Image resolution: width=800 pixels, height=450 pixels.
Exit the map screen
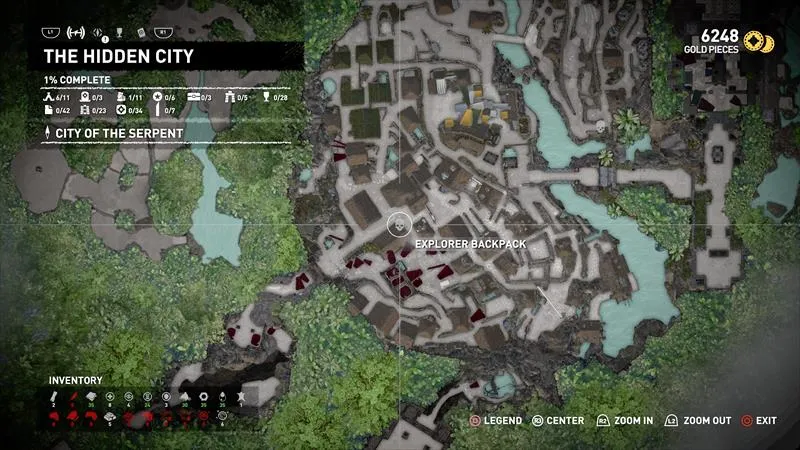click(x=760, y=421)
